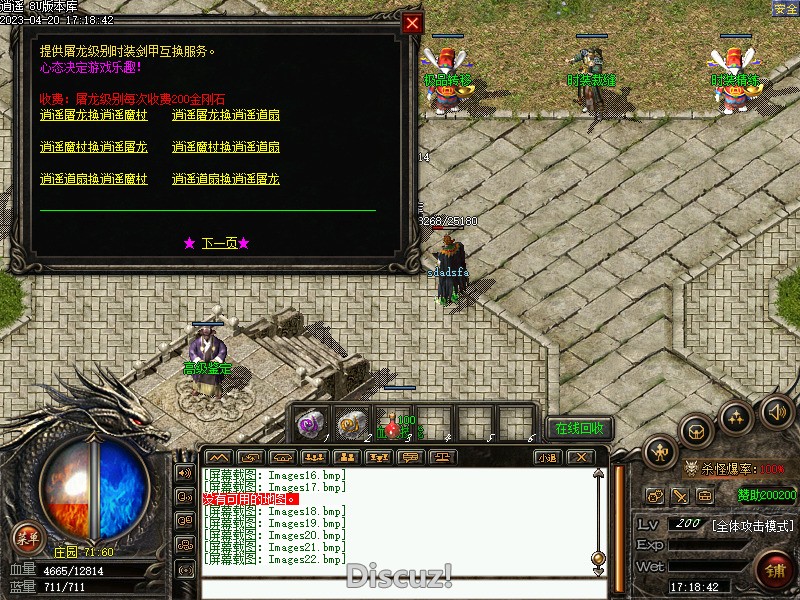The image size is (800, 600).
Task: Close the NPC exchange dialog
Action: click(x=412, y=24)
